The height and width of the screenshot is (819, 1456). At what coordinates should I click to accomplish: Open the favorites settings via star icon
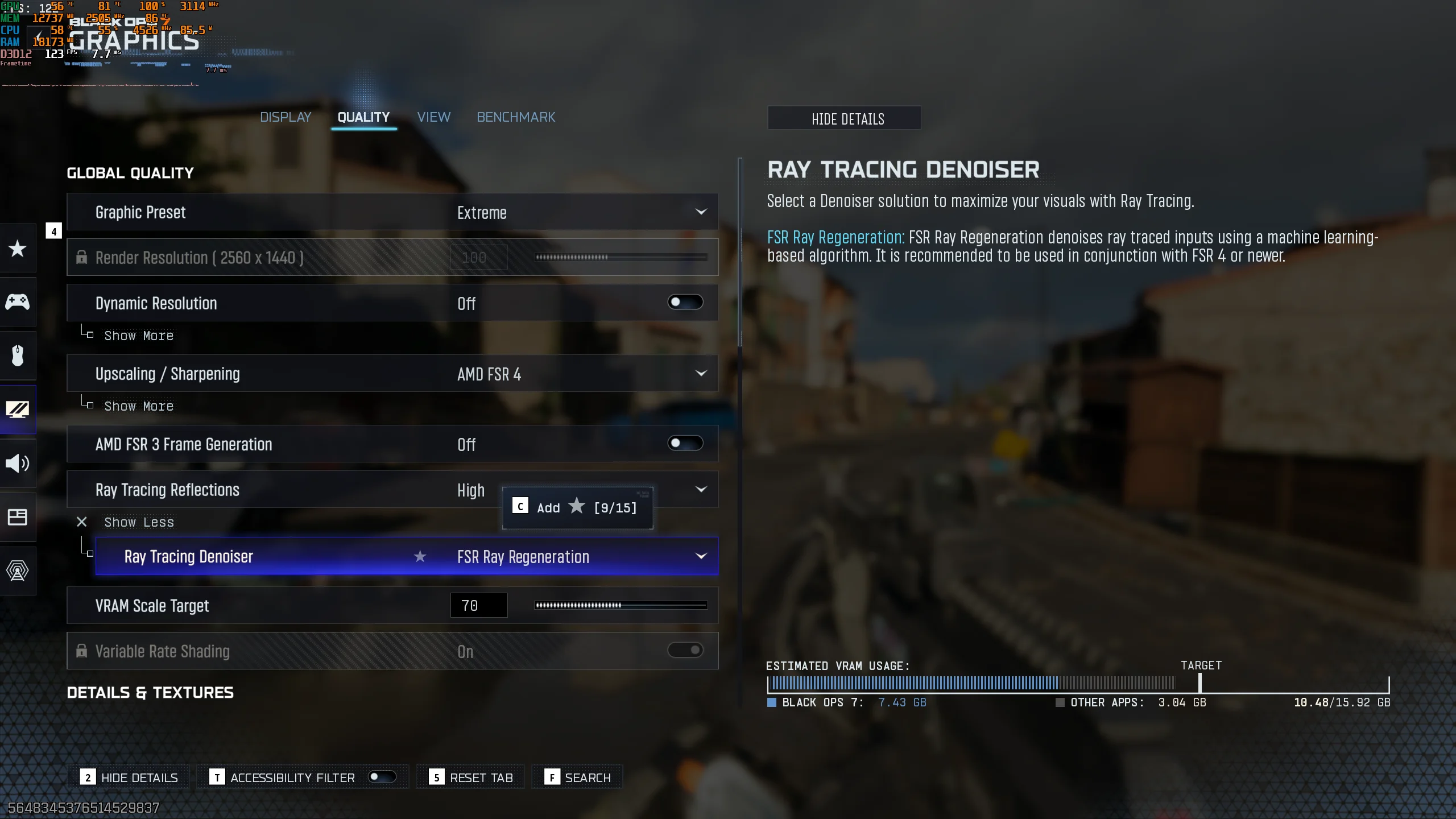point(18,249)
